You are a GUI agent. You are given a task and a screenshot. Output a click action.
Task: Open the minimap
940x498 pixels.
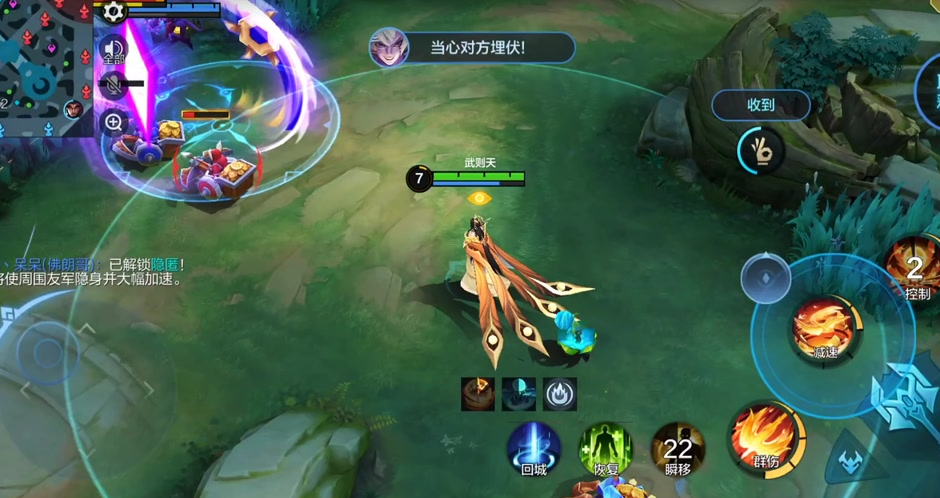point(45,65)
